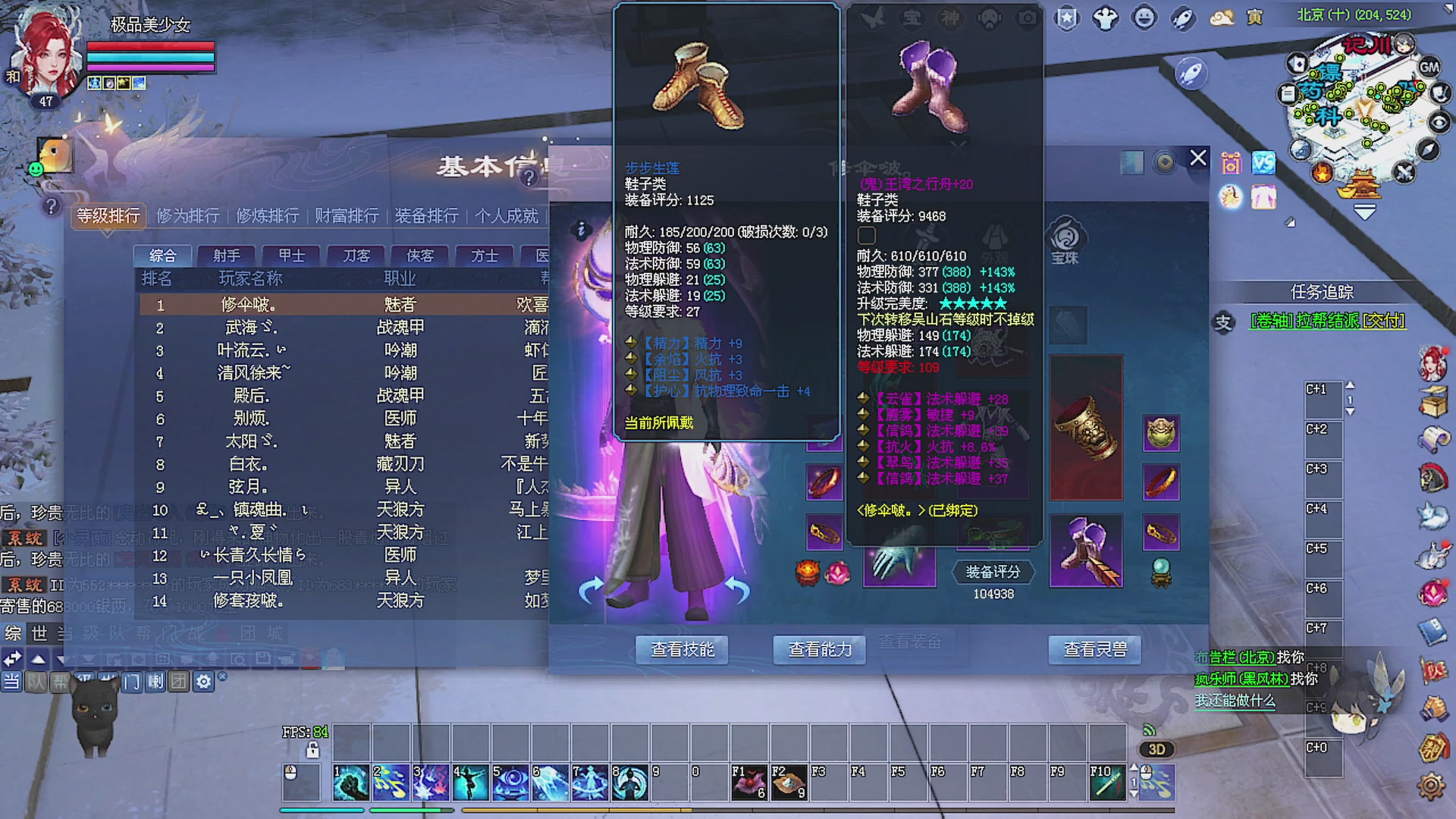Click the VS arena icon on the right side
1456x819 pixels.
click(1263, 162)
